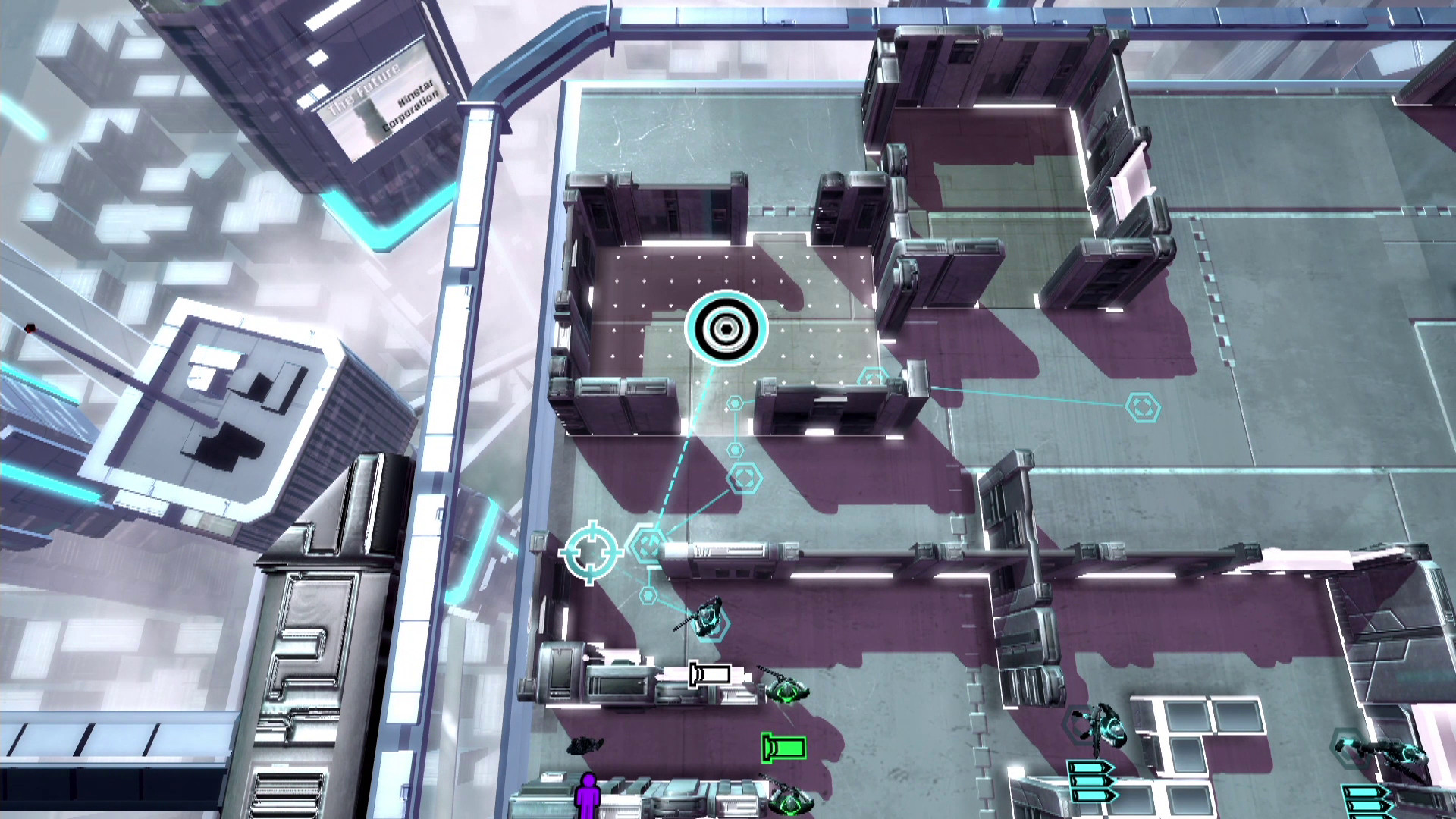Select the concentric bullseye objective marker

(726, 329)
